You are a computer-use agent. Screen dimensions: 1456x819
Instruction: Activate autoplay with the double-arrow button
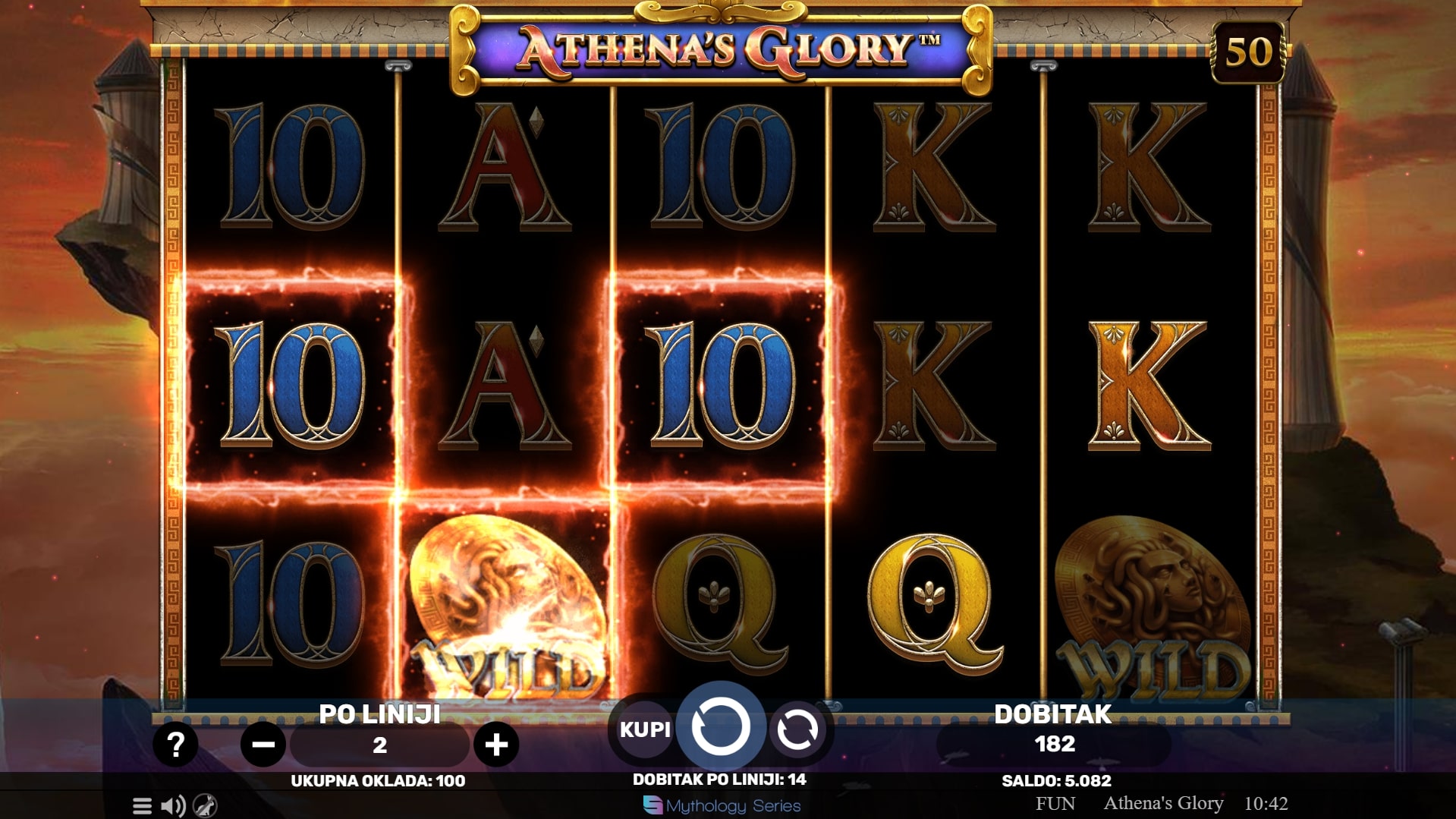(x=797, y=729)
